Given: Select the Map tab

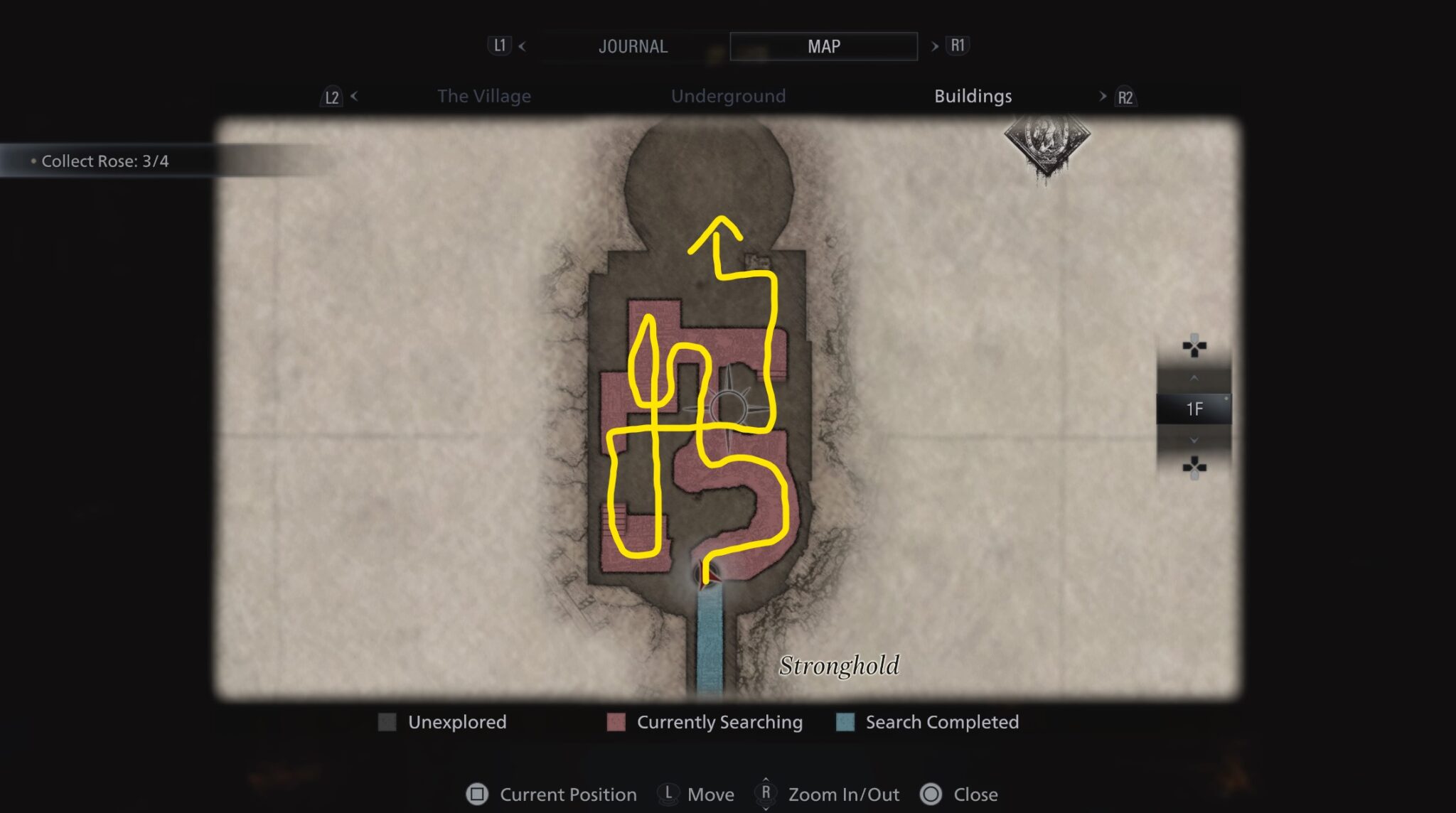Looking at the screenshot, I should [823, 47].
